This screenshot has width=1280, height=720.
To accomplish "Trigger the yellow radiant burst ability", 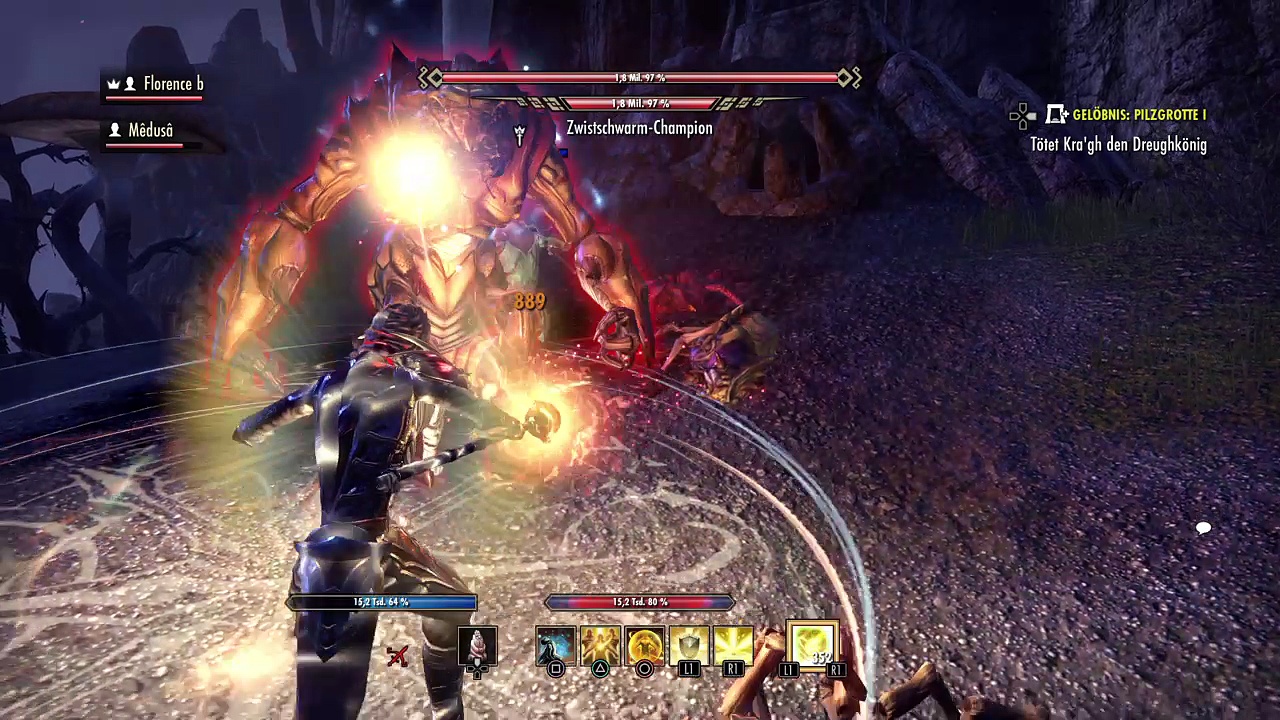I will tap(732, 645).
